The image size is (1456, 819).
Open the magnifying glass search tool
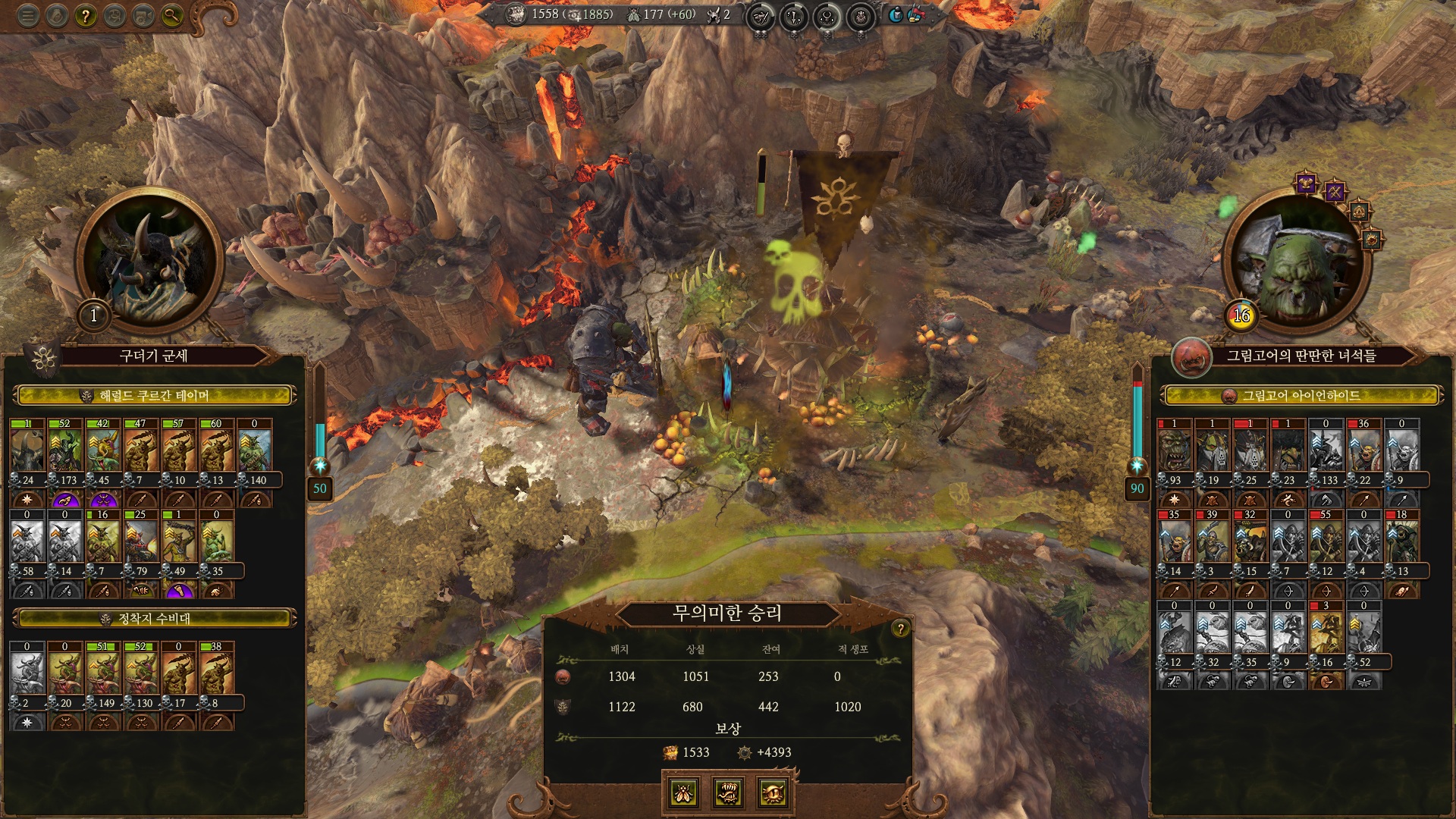[x=172, y=15]
